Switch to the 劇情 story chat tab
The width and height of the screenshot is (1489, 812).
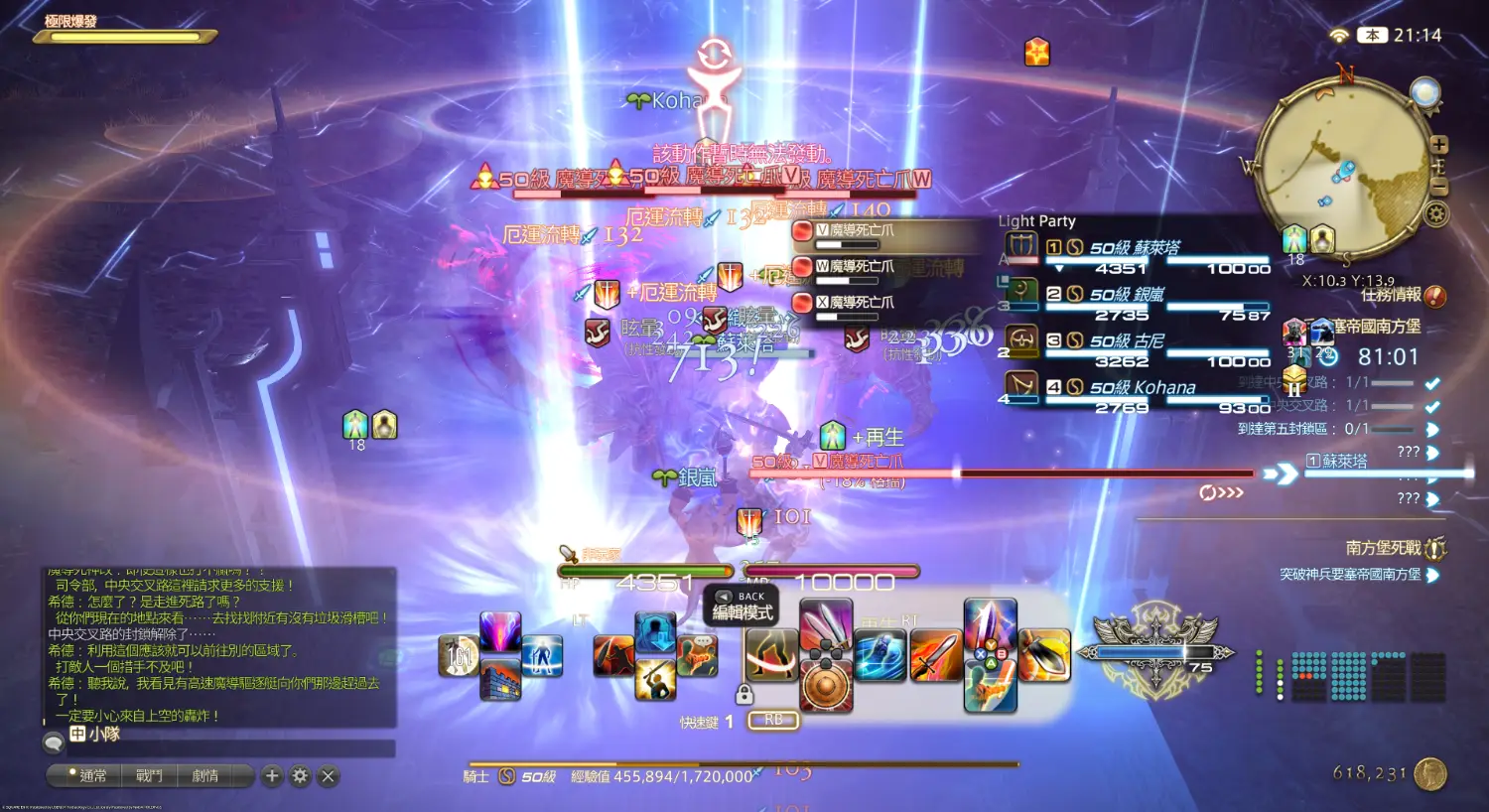[x=204, y=776]
